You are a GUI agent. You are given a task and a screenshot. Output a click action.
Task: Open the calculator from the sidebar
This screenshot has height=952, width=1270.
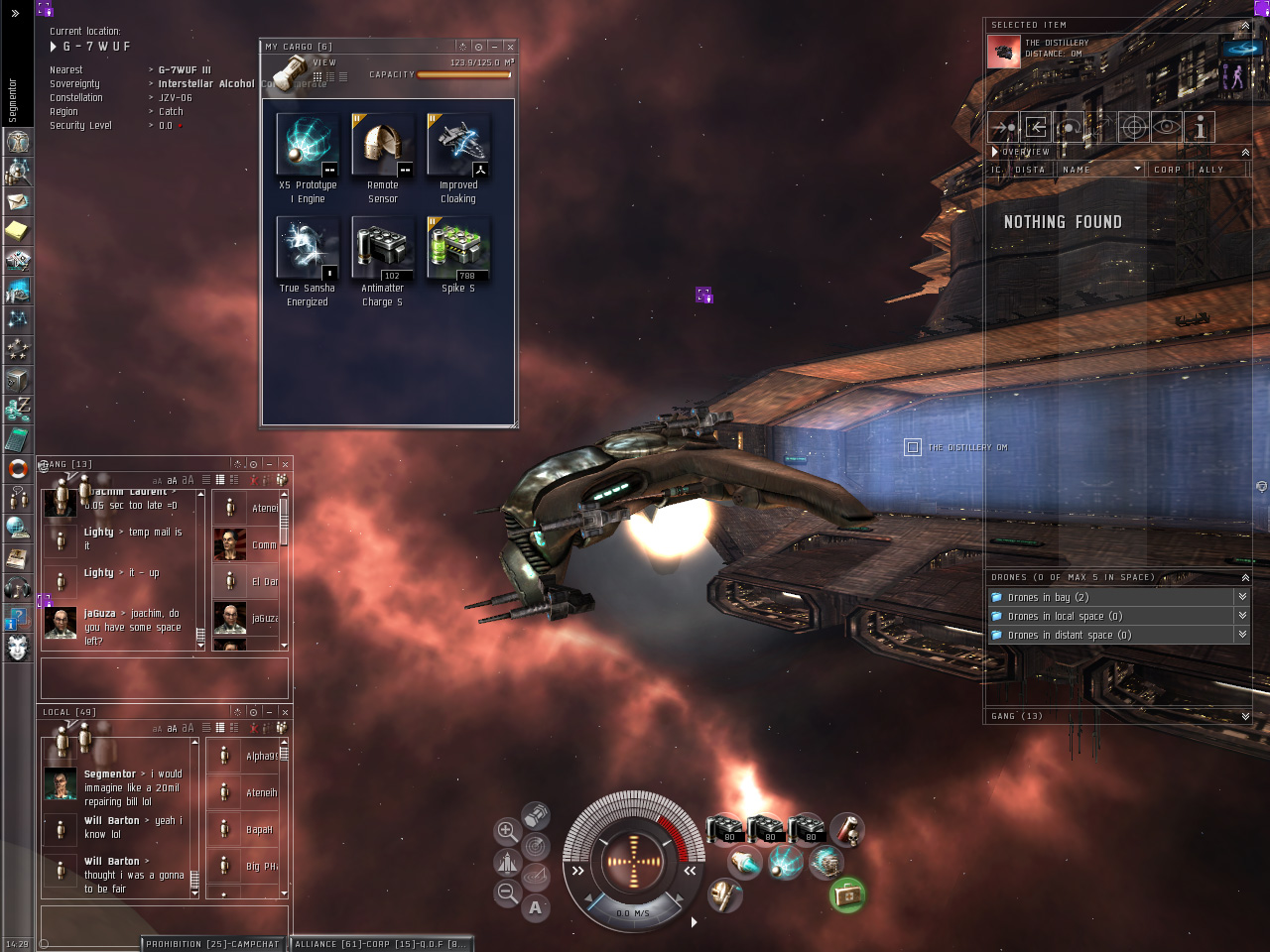[18, 438]
